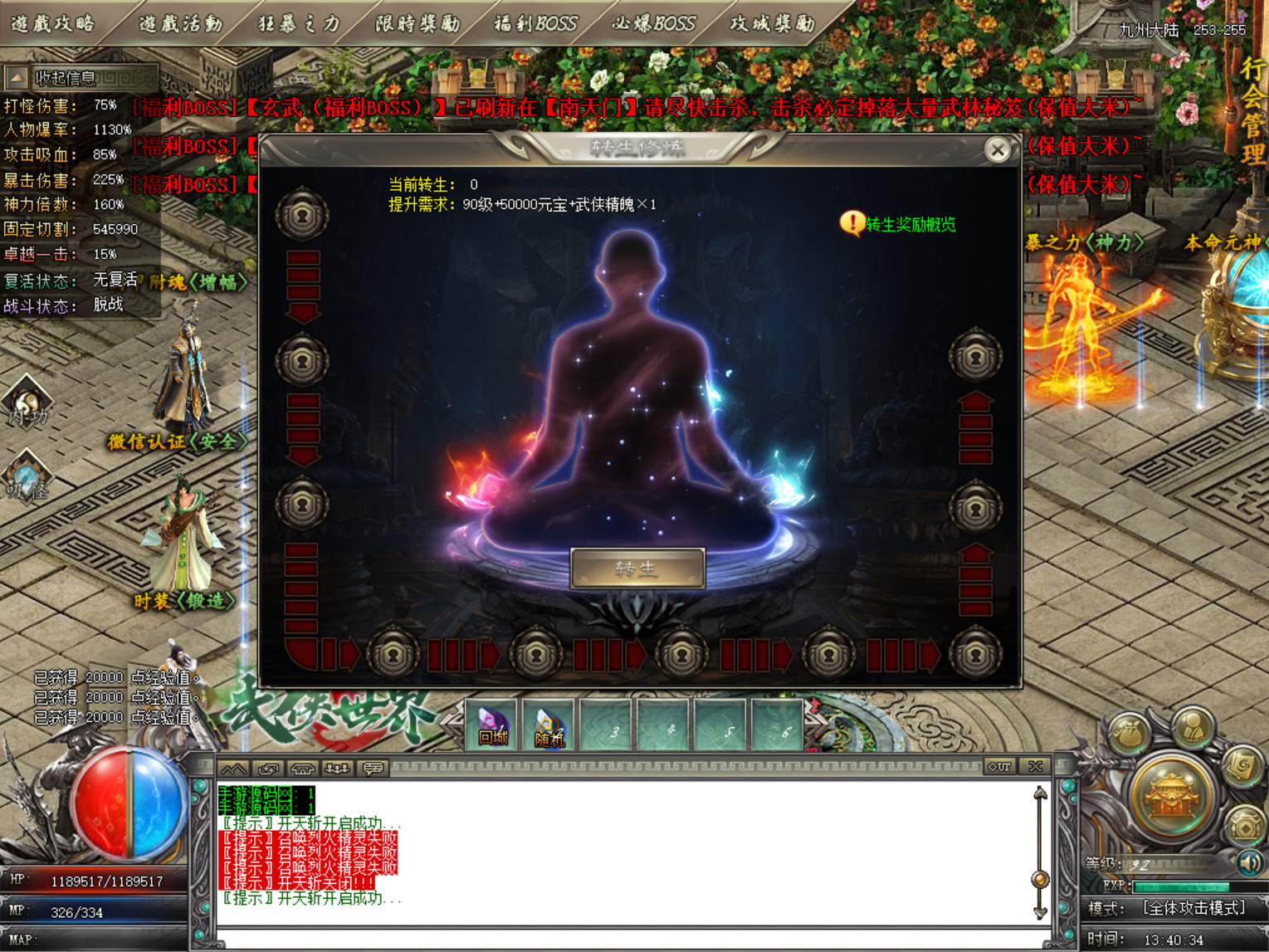
Task: Close the 转生修炼 rebirth window
Action: 997,149
